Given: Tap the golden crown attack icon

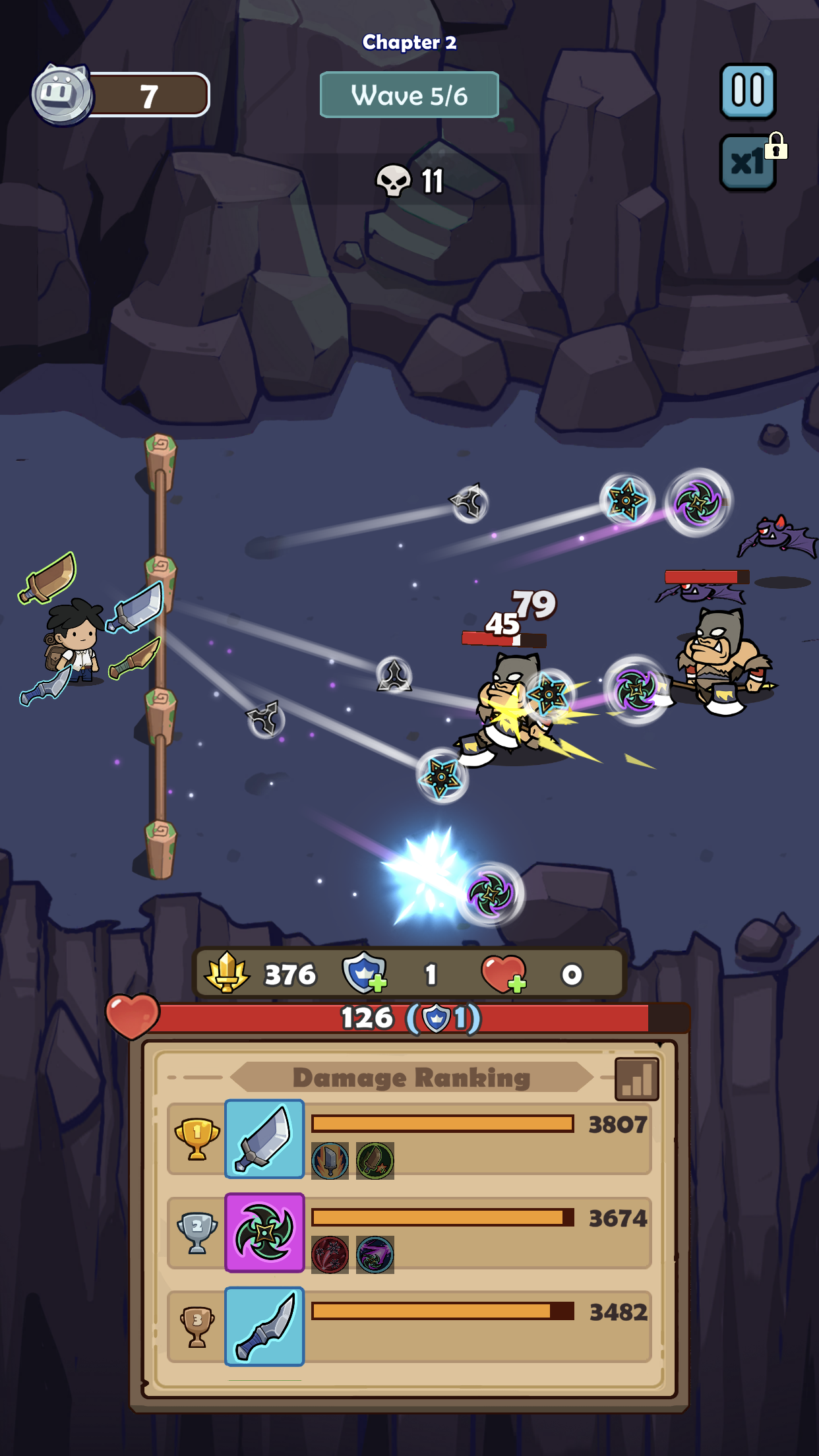Looking at the screenshot, I should (227, 973).
